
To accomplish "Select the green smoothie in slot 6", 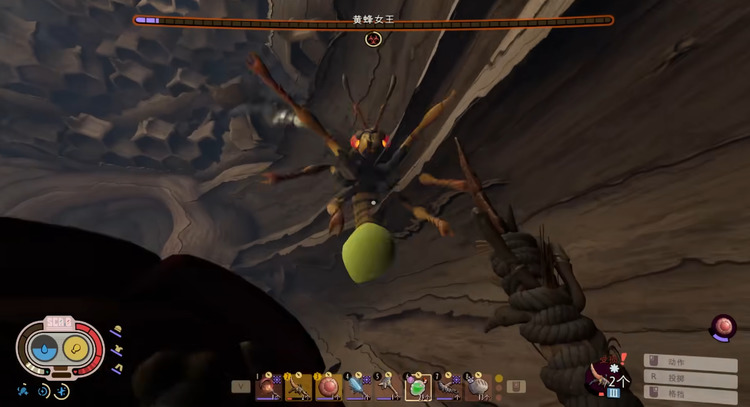I will 418,386.
